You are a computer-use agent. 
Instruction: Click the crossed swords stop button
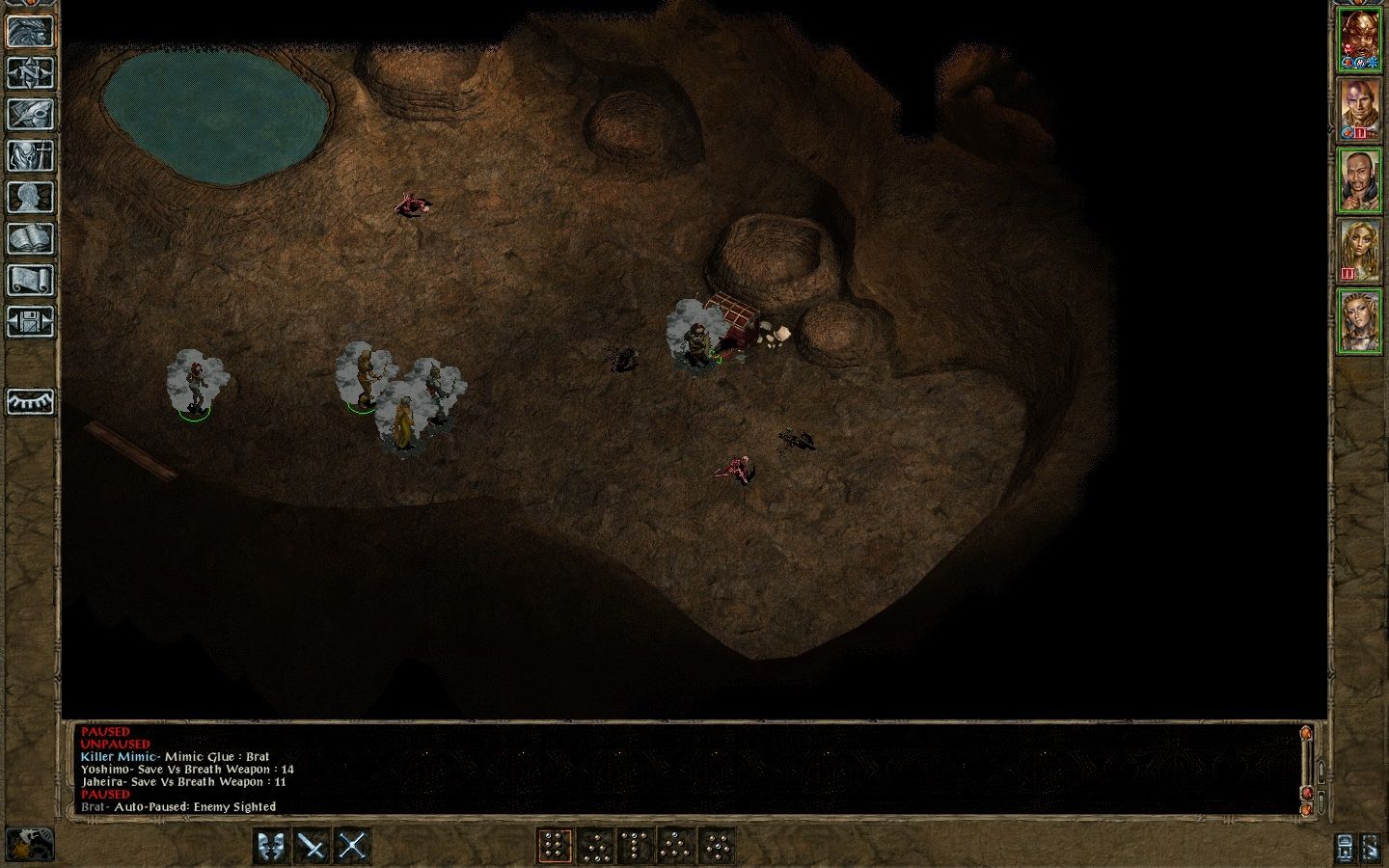[352, 846]
